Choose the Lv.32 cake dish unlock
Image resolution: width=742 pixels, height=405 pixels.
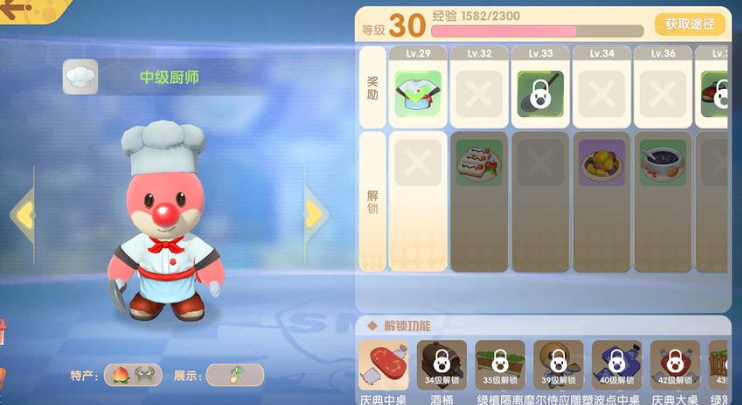(x=479, y=162)
